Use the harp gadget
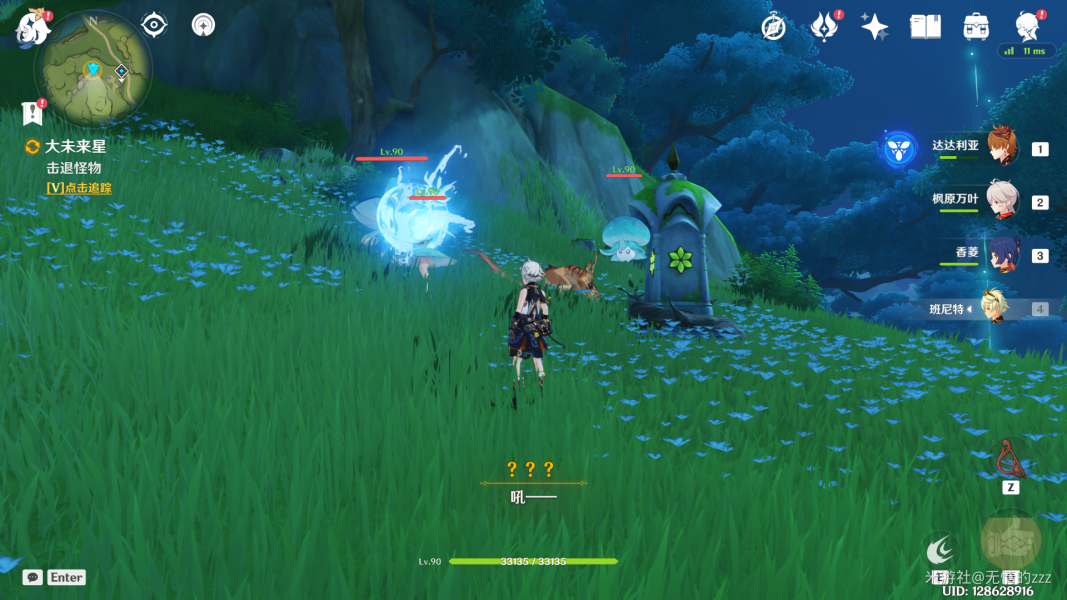This screenshot has width=1067, height=600. [1010, 460]
